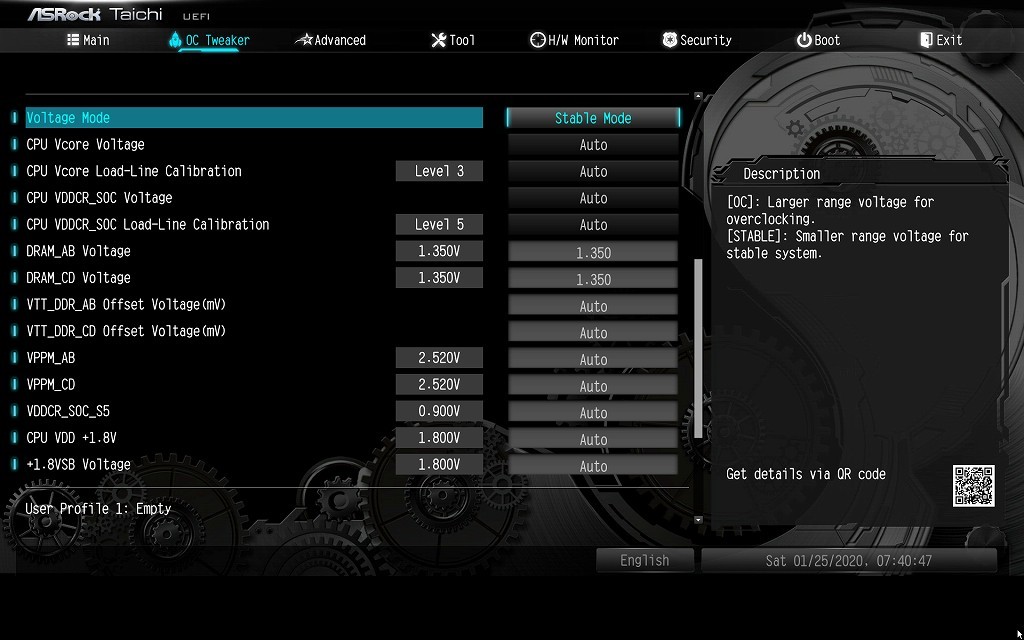Open the Boot tab
Image resolution: width=1024 pixels, height=640 pixels.
point(818,40)
